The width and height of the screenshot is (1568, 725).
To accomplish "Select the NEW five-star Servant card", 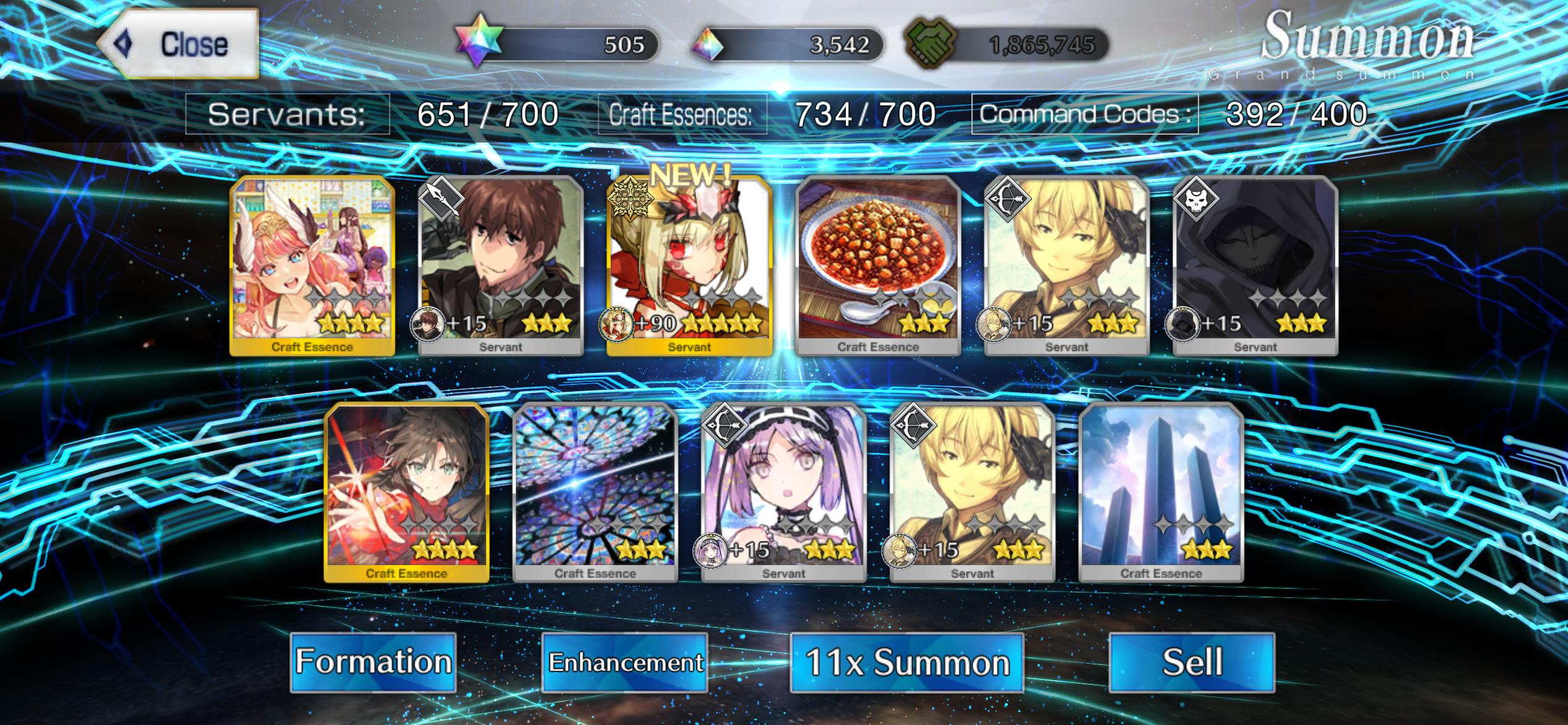I will (x=689, y=266).
